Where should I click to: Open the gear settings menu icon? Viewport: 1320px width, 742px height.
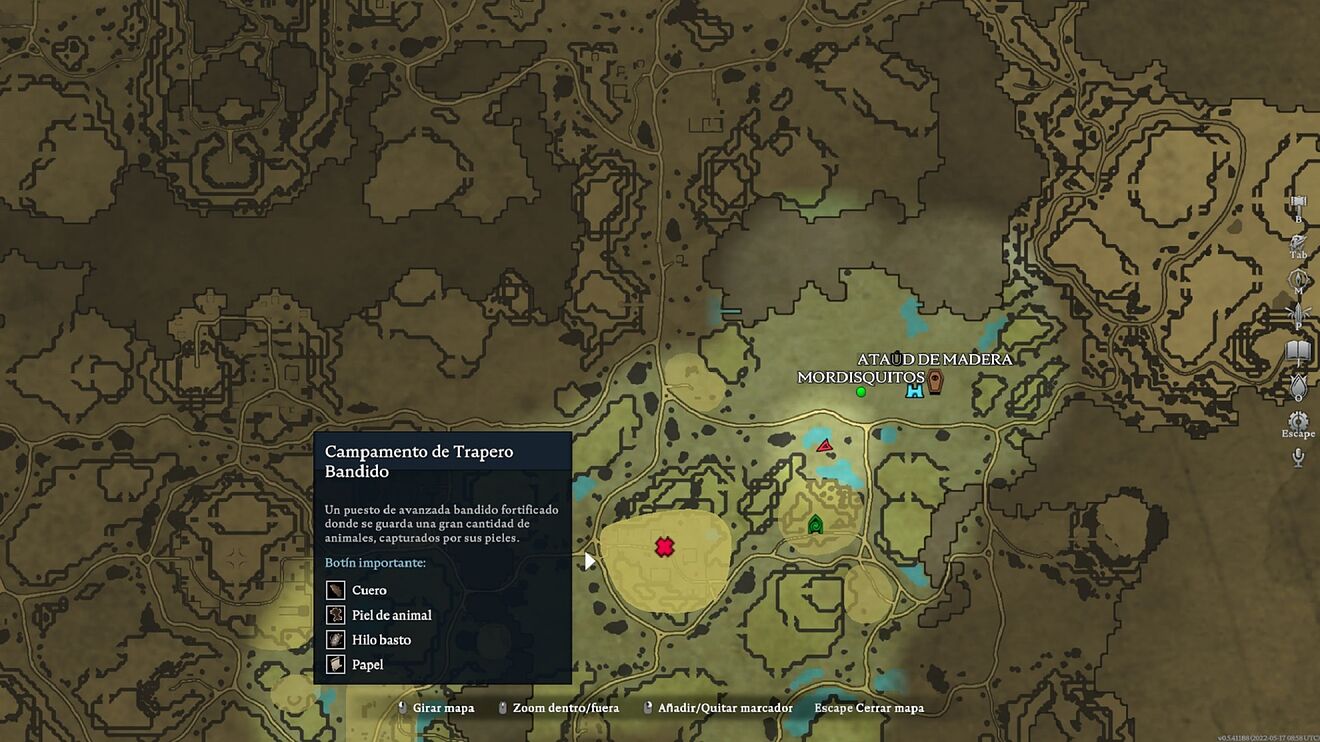[x=1298, y=420]
